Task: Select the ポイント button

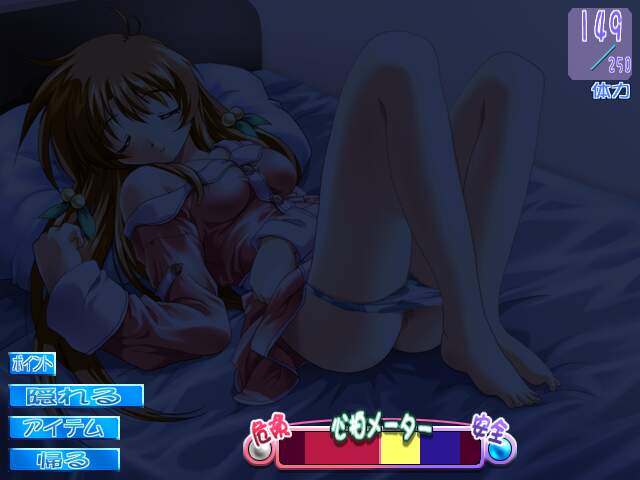Action: [x=34, y=365]
